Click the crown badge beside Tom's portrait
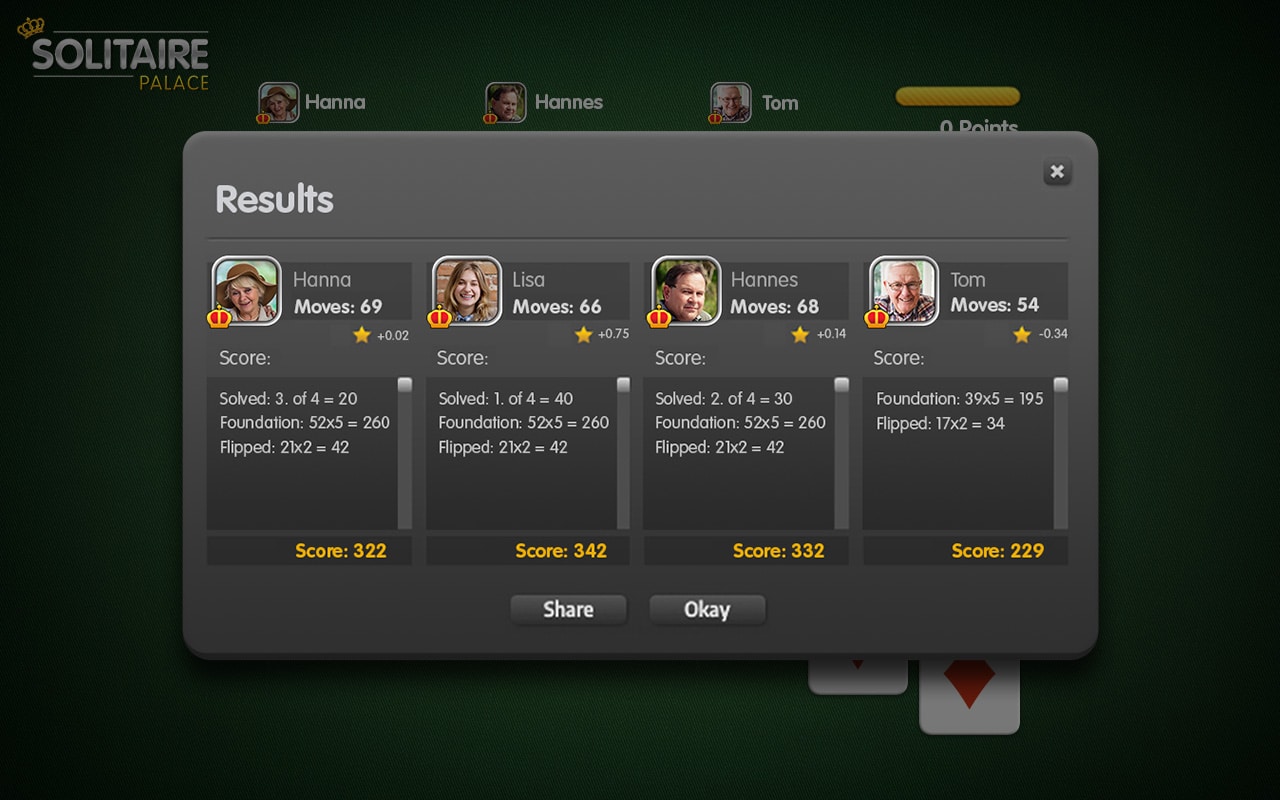The height and width of the screenshot is (800, 1280). coord(877,316)
